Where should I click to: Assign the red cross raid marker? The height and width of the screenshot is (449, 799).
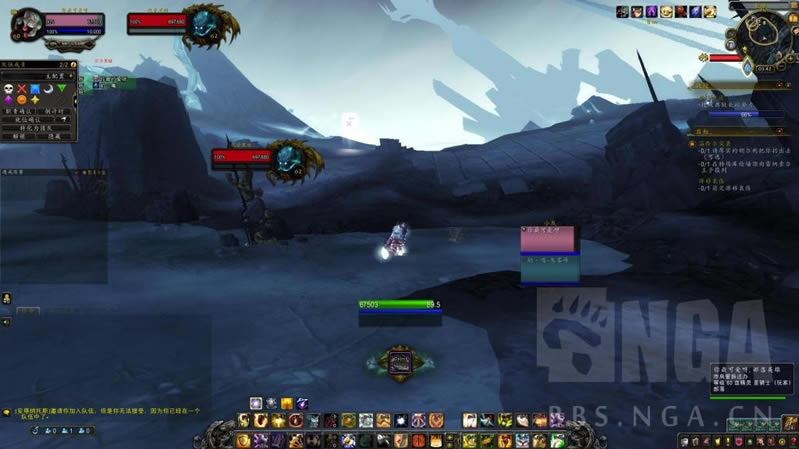coord(21,88)
